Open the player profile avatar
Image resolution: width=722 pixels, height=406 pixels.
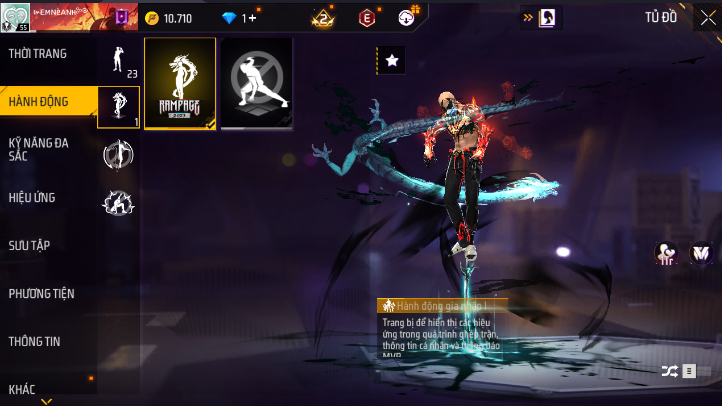click(13, 17)
